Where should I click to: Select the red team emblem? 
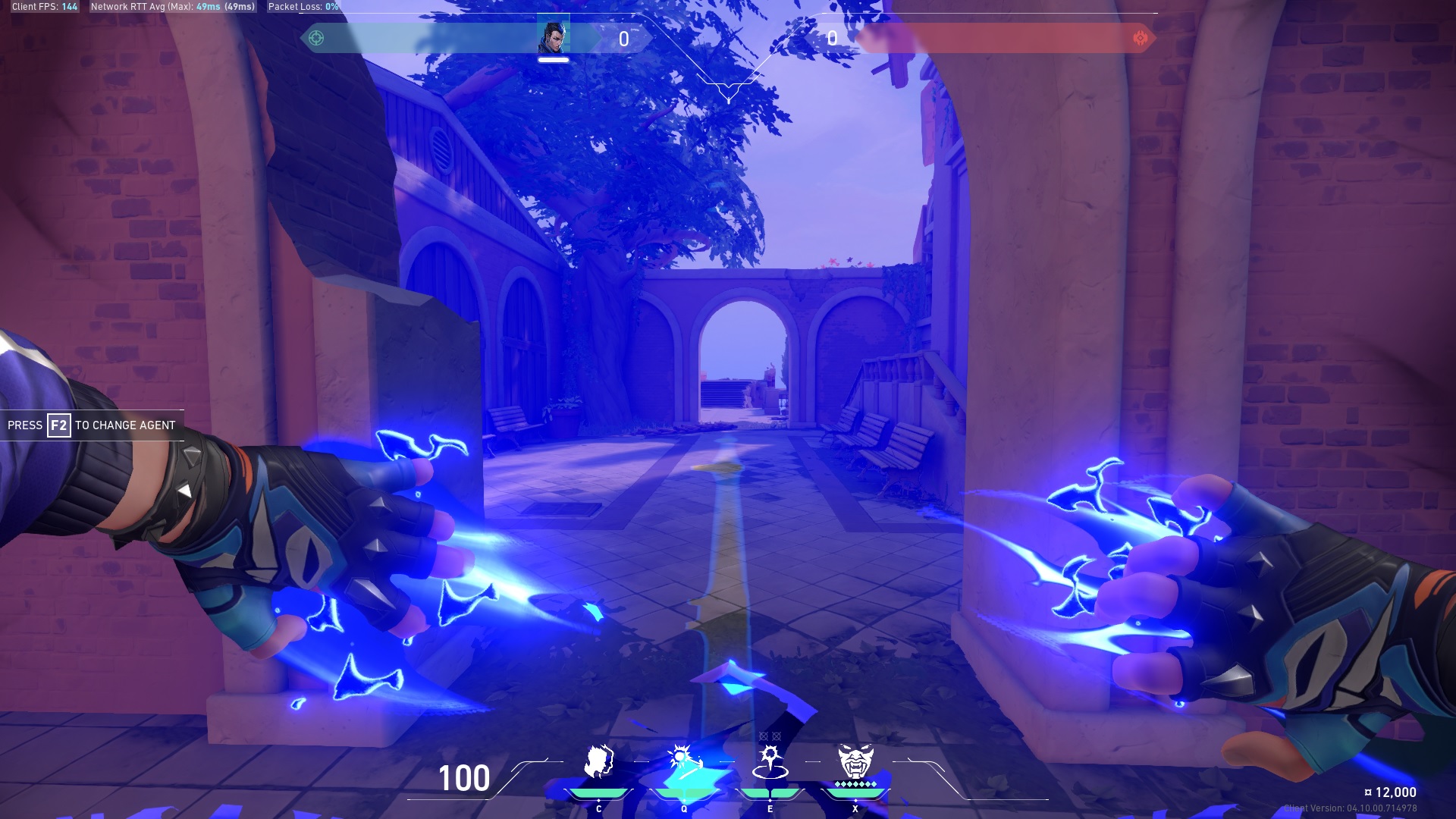click(x=1140, y=38)
